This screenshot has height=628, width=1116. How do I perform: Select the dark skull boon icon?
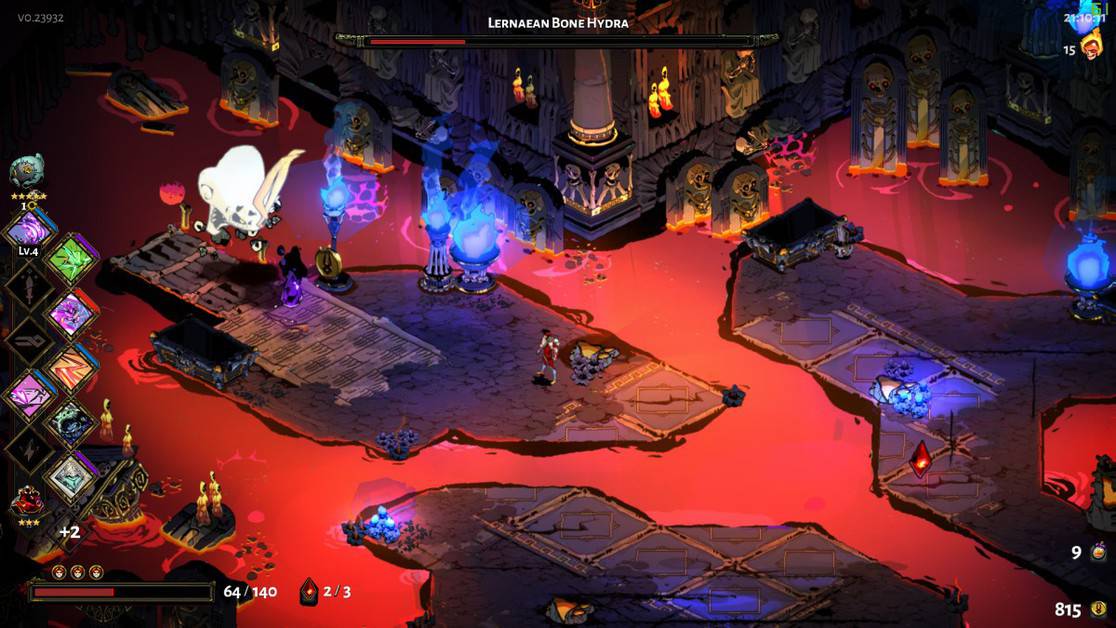(71, 423)
